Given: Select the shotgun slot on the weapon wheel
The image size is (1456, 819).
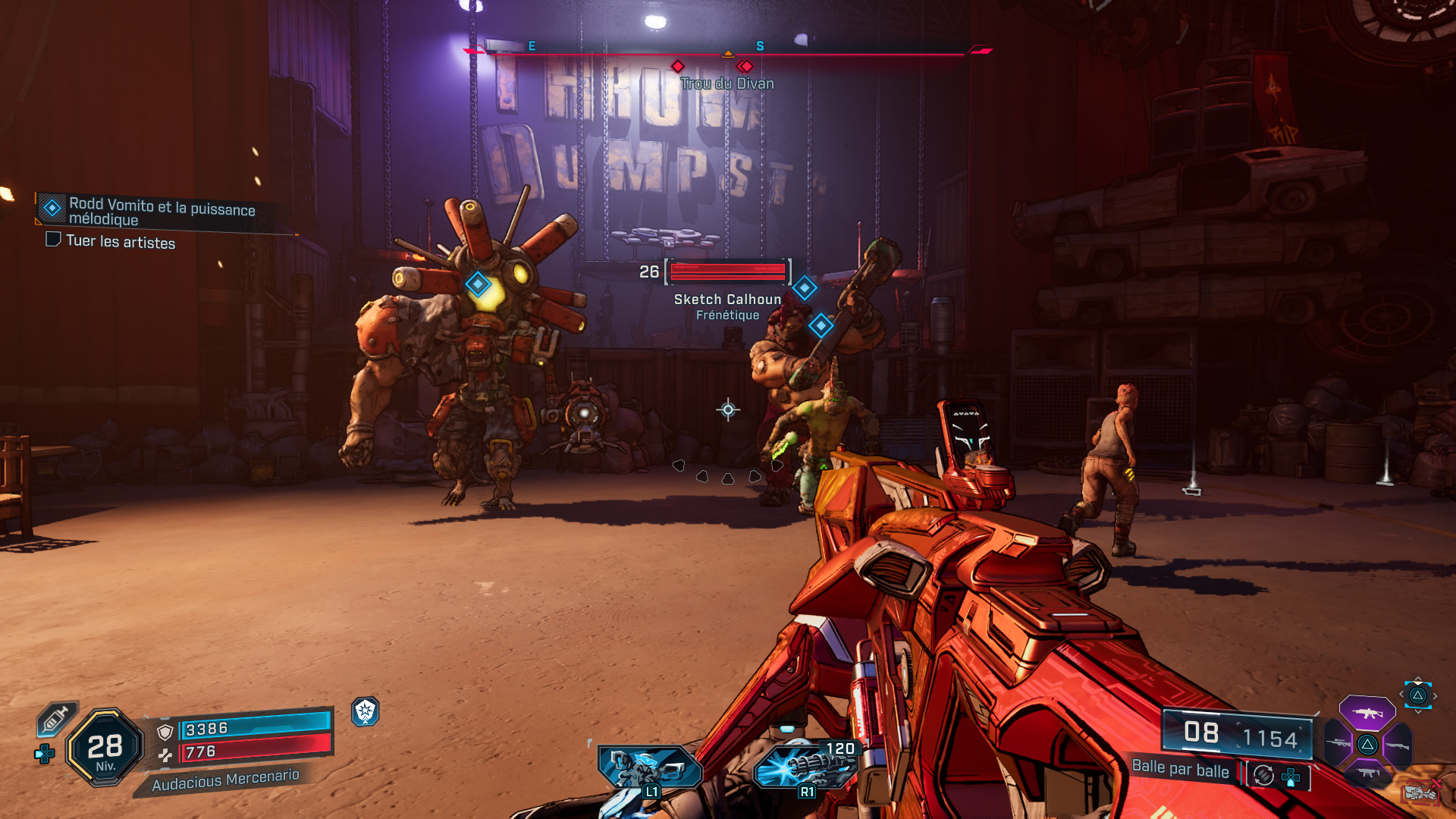Looking at the screenshot, I should [1398, 745].
